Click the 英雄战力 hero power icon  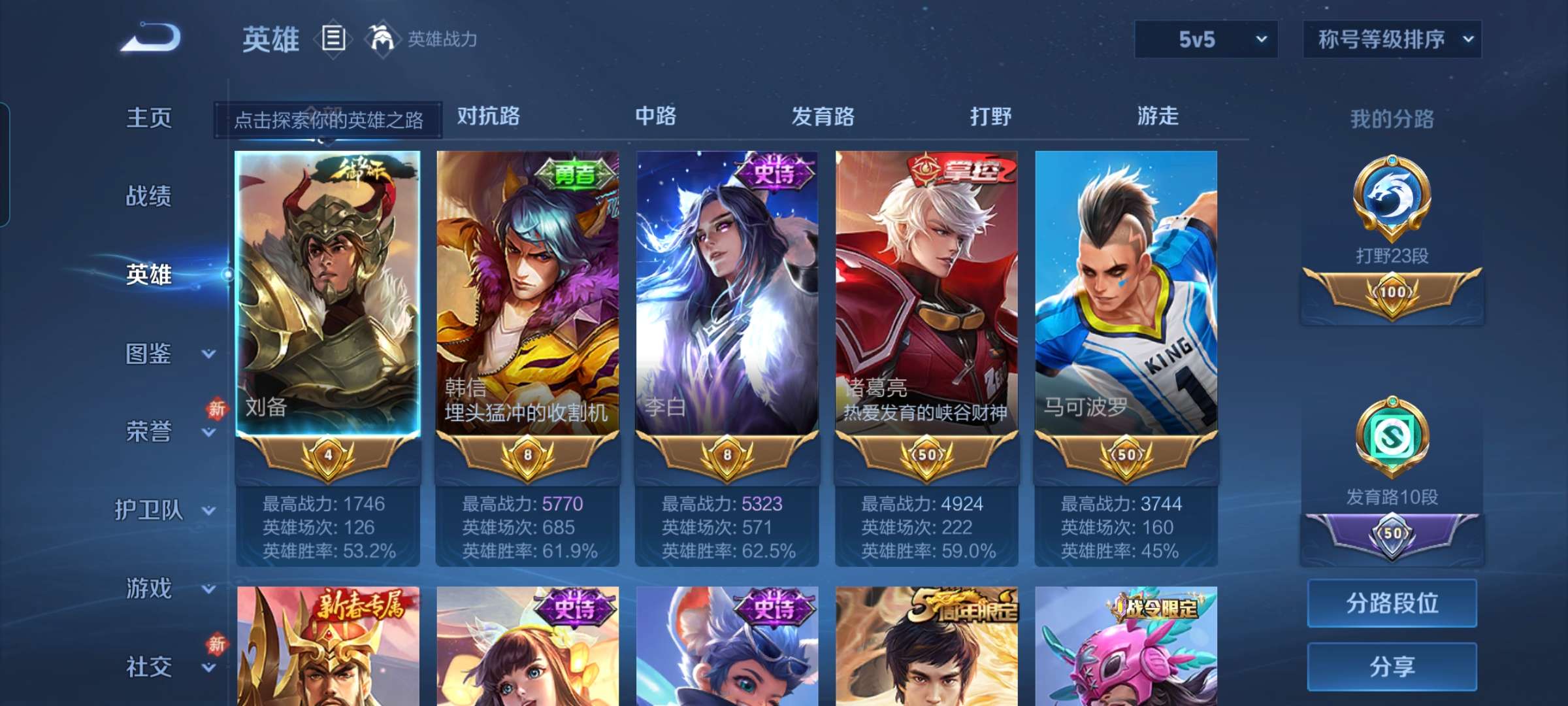pos(383,39)
